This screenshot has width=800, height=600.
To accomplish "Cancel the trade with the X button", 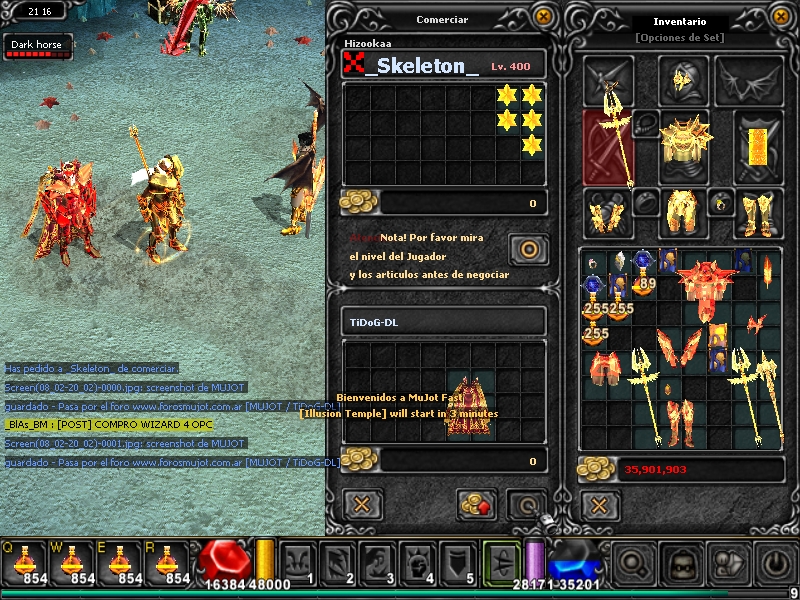I will click(362, 504).
